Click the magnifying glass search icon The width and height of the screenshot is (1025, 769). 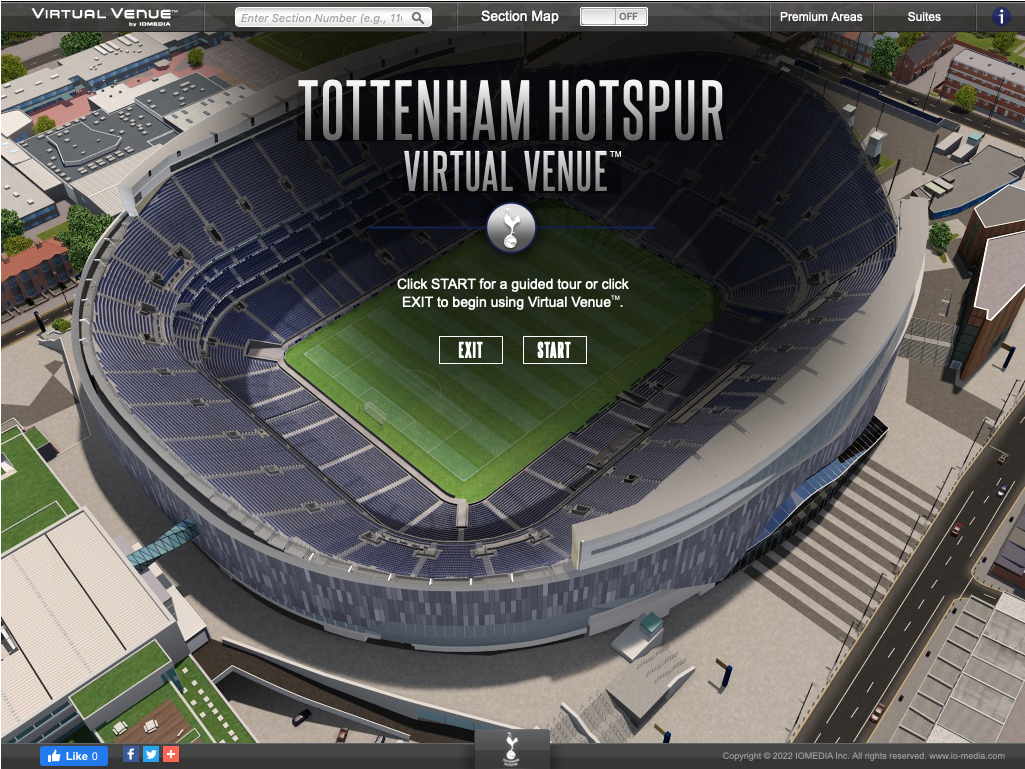click(x=419, y=18)
